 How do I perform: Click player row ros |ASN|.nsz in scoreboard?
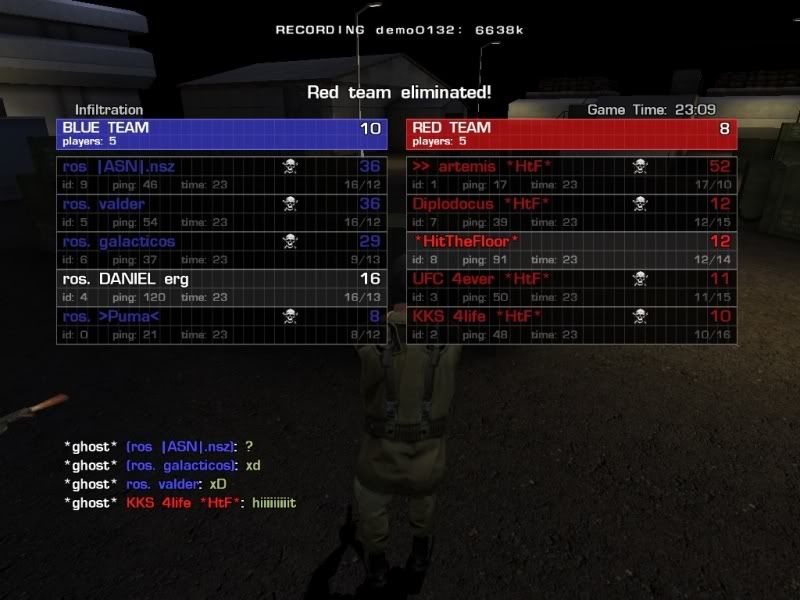coord(222,174)
